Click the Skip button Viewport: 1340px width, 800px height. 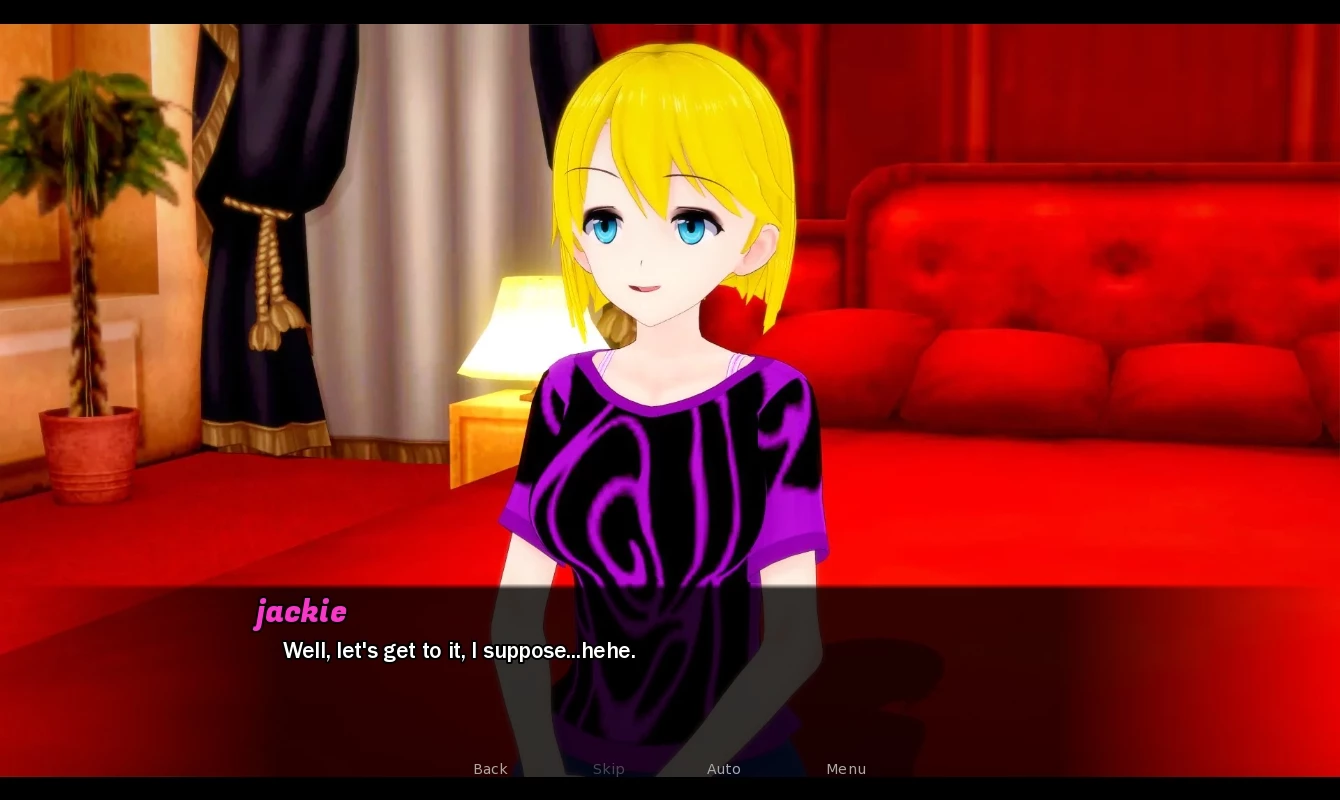click(608, 769)
